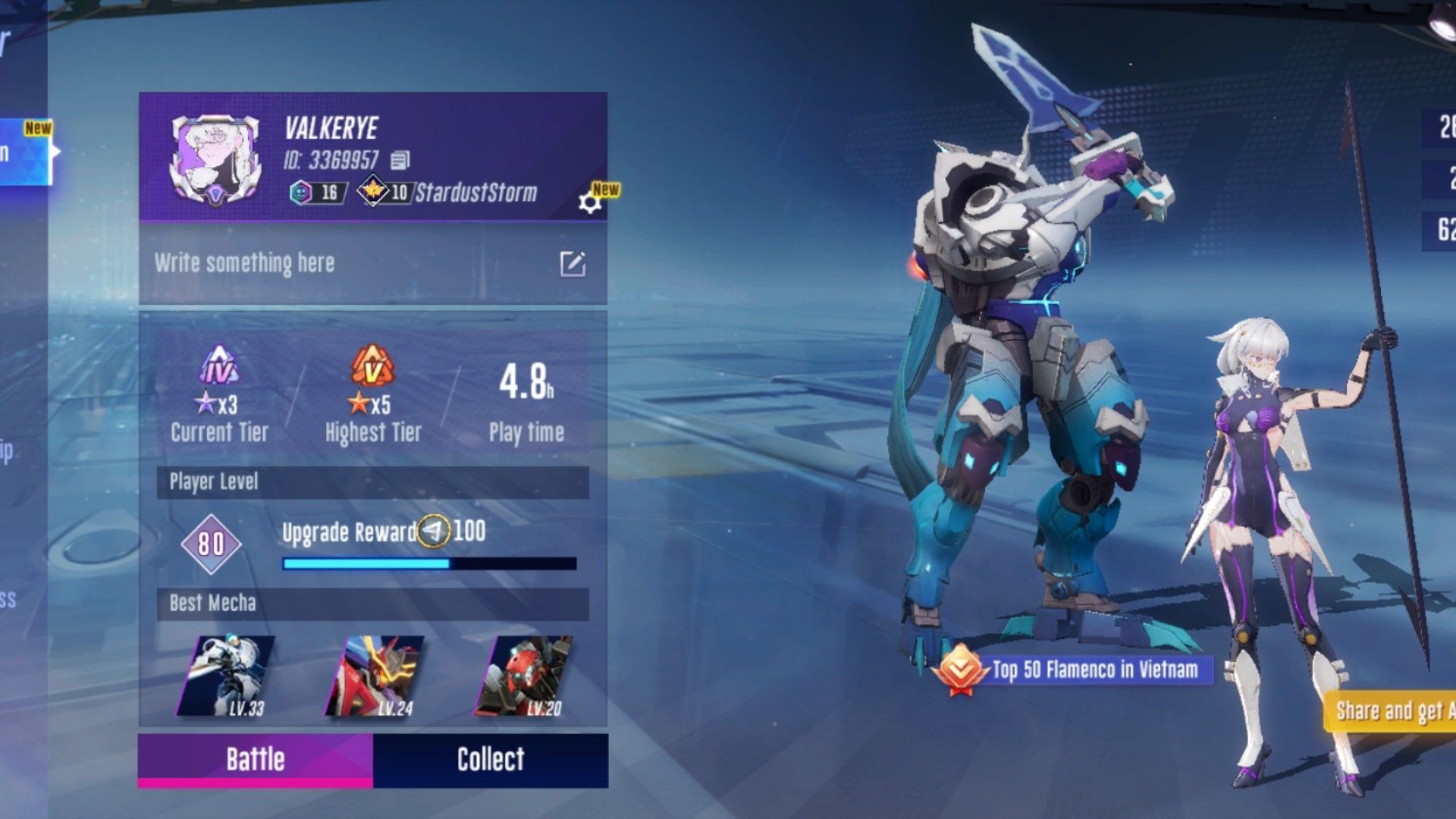Select the LV.33 white mecha thumbnail
This screenshot has height=819, width=1456.
coord(227,676)
